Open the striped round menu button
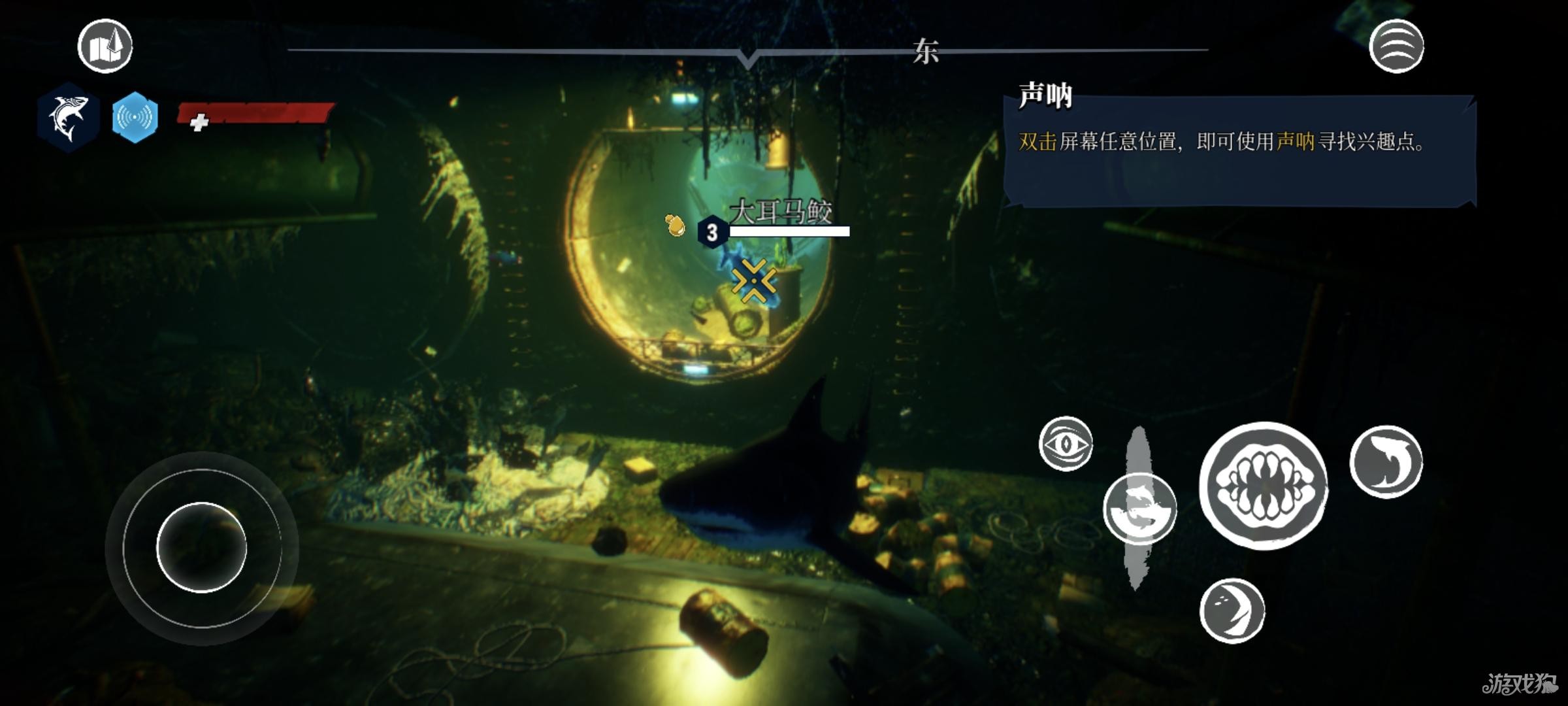This screenshot has height=706, width=1568. pos(1396,46)
